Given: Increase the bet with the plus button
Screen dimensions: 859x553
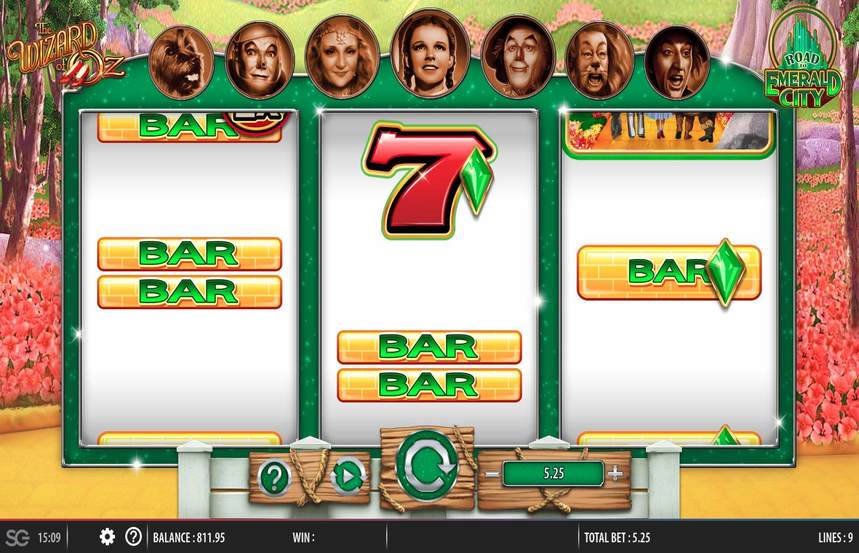Looking at the screenshot, I should click(615, 473).
